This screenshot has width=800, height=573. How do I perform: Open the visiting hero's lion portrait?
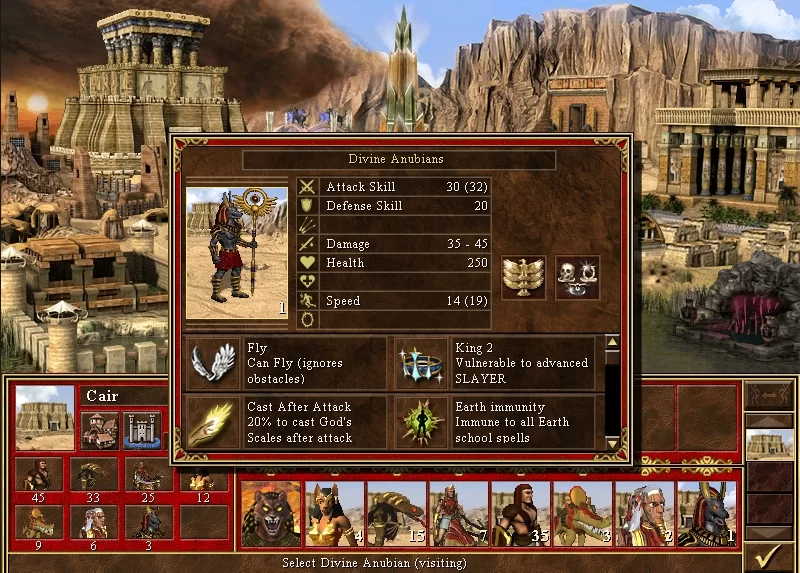[270, 513]
